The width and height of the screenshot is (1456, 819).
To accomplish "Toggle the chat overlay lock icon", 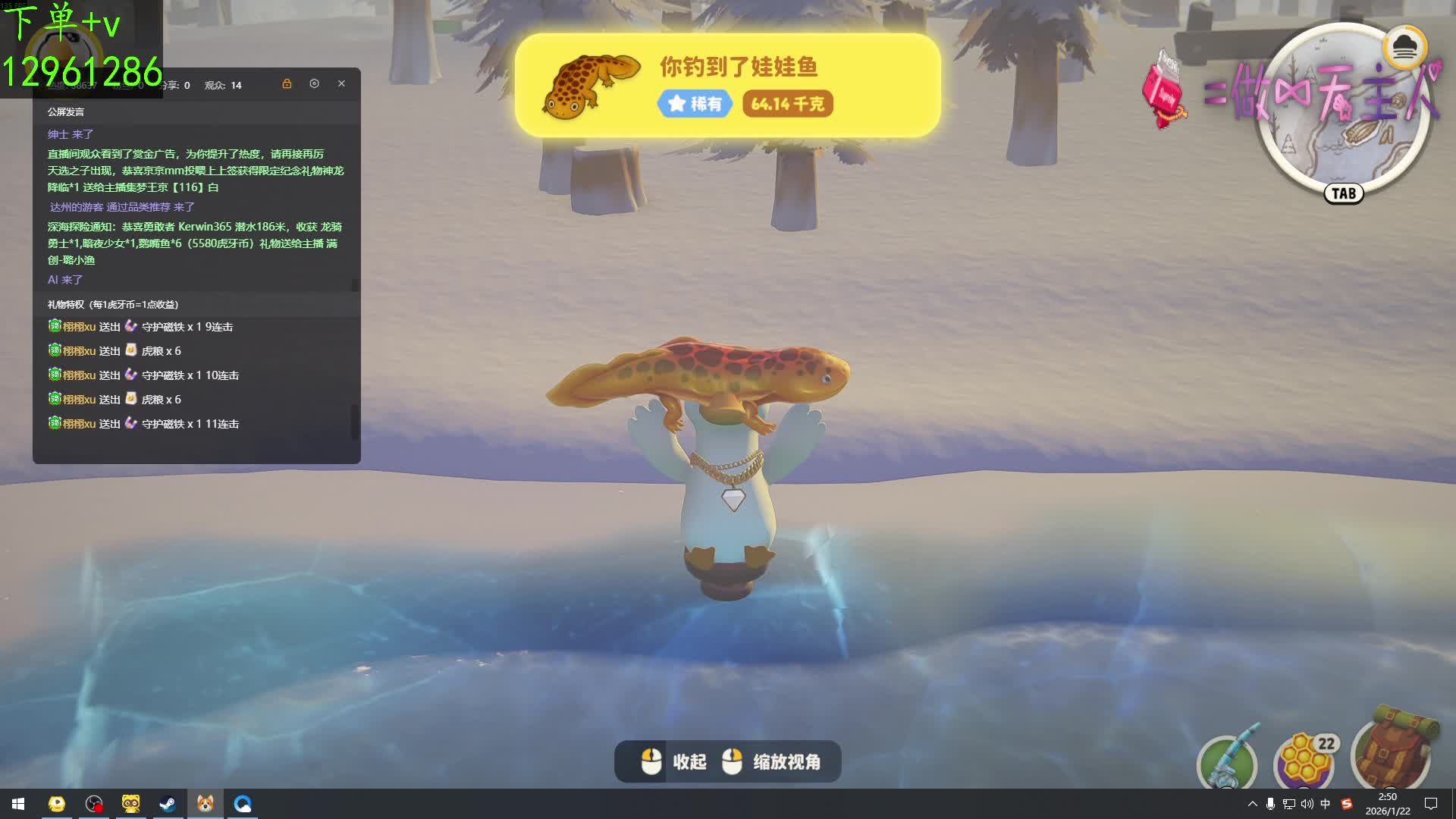I will point(287,83).
